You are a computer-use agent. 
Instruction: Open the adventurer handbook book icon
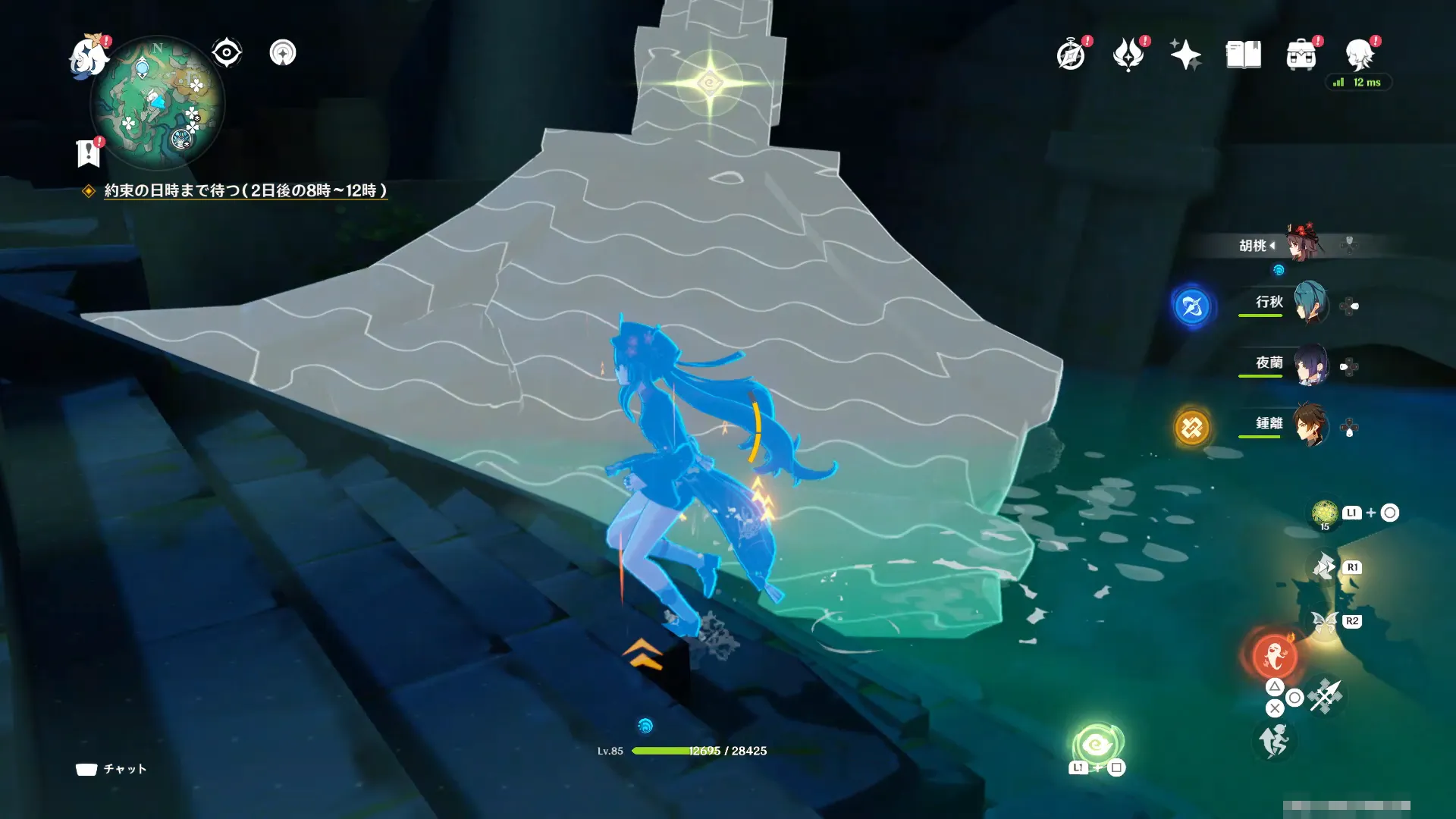[x=1243, y=55]
